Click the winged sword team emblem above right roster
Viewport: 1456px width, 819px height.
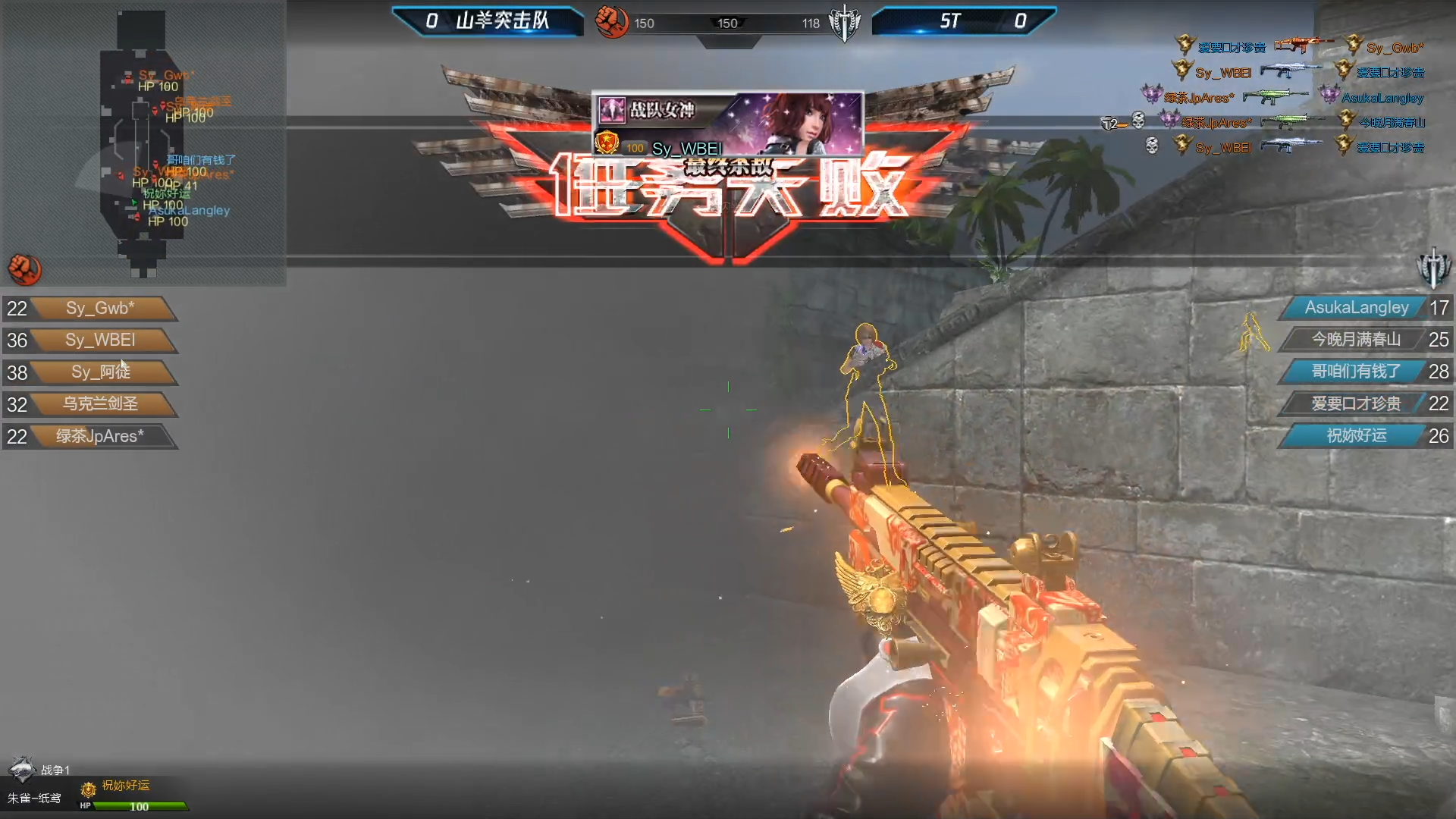point(1432,268)
